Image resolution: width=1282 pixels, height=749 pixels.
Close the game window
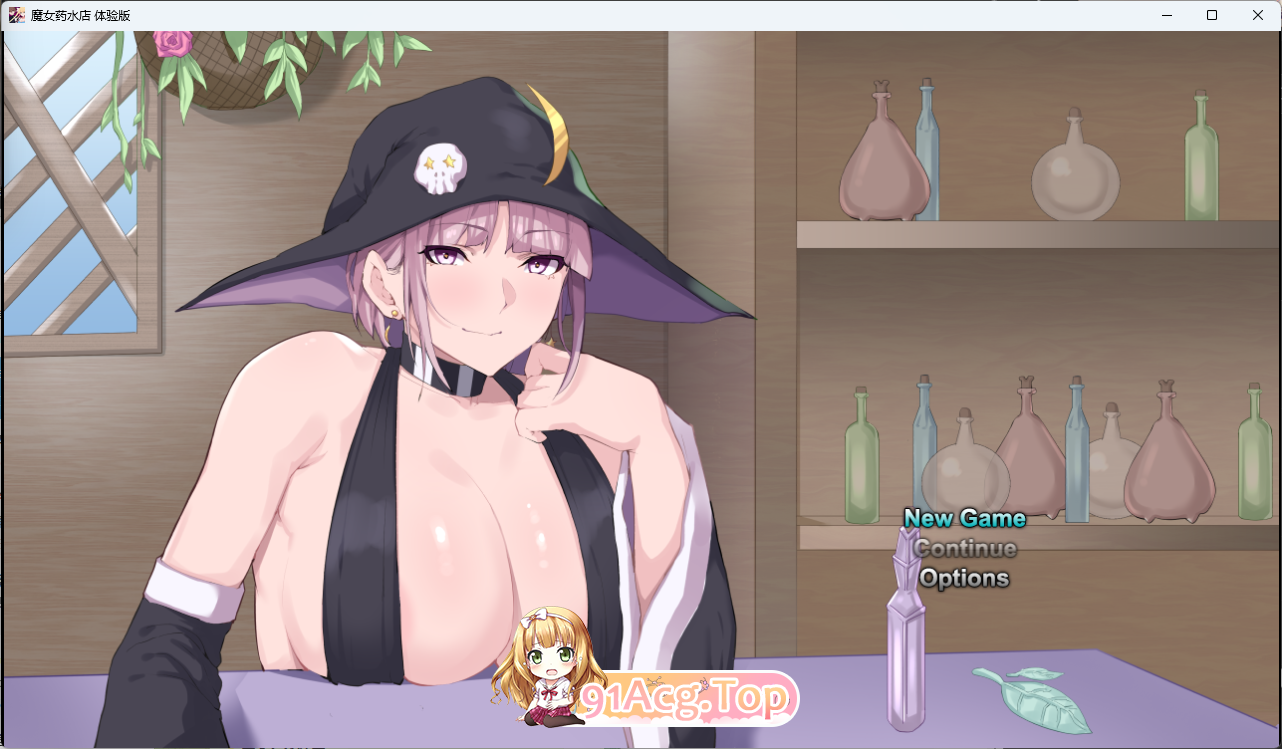(x=1257, y=14)
